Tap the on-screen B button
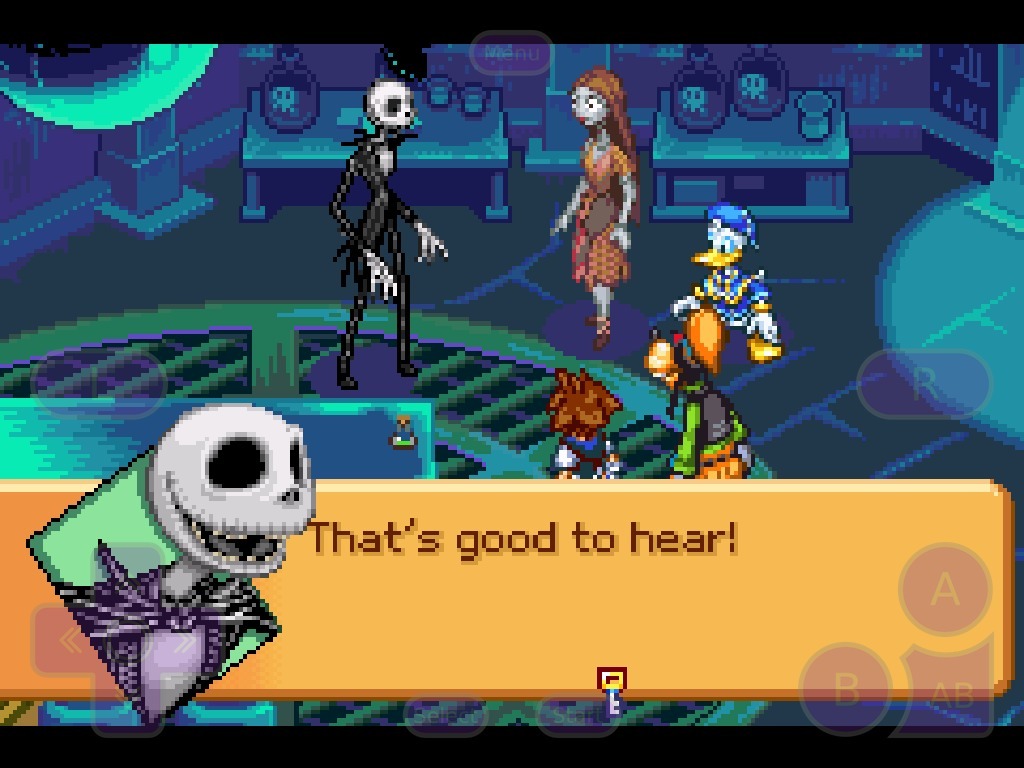Screen dimensions: 1024x768 [846, 689]
